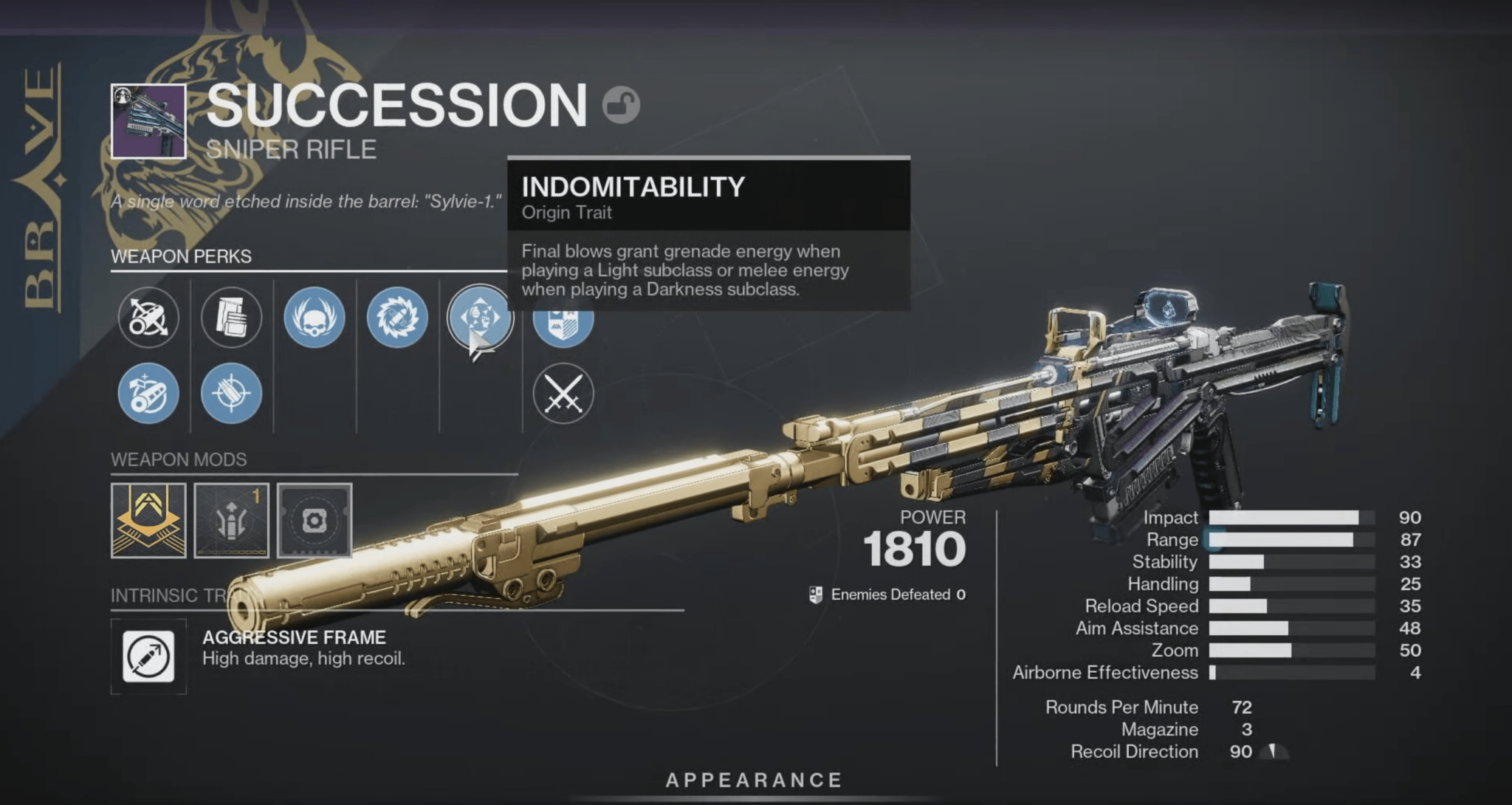Click the Enemies Defeated tracker icon
Image resolution: width=1512 pixels, height=805 pixels.
coord(817,594)
